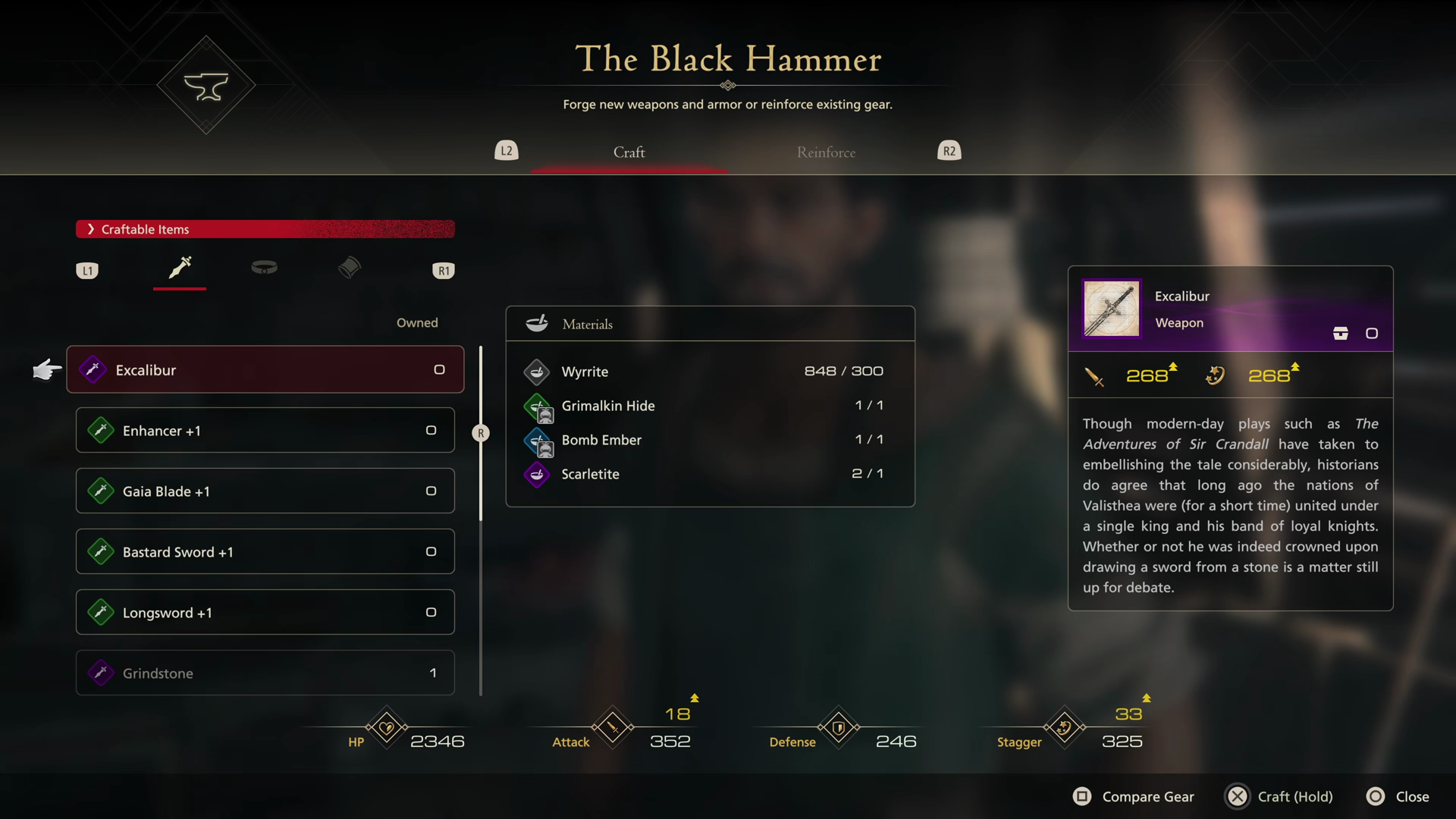The height and width of the screenshot is (819, 1456).
Task: Choose the Grindstone entry
Action: (265, 673)
